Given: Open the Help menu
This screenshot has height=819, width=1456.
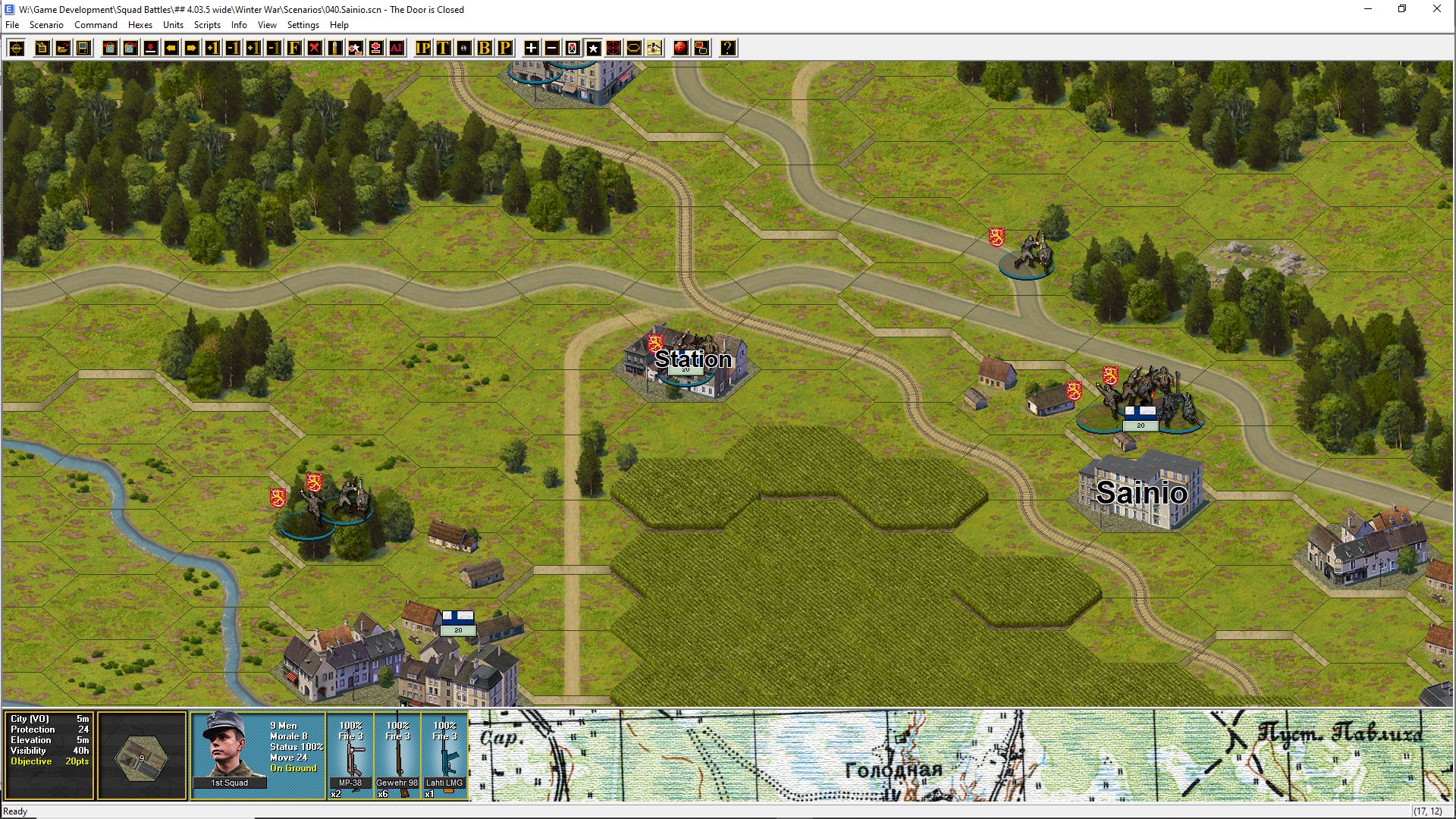Looking at the screenshot, I should 339,25.
